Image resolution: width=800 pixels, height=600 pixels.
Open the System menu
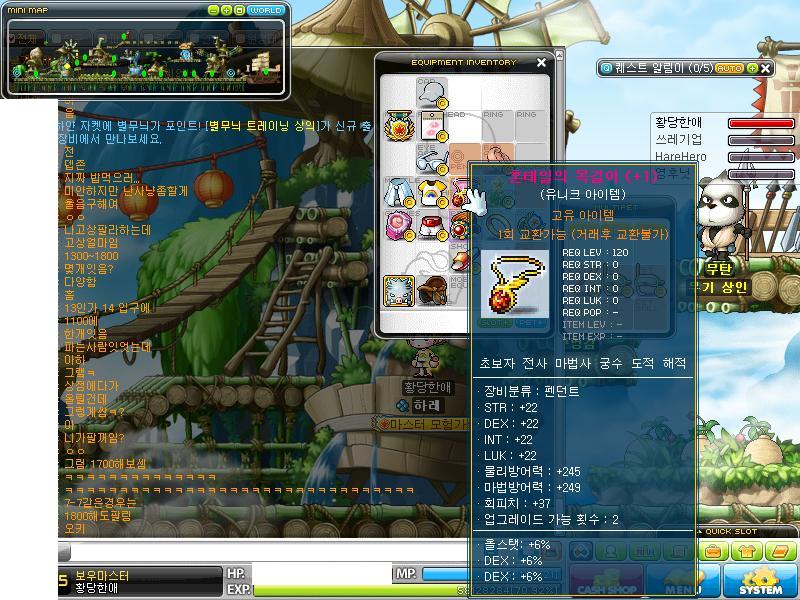pos(761,582)
